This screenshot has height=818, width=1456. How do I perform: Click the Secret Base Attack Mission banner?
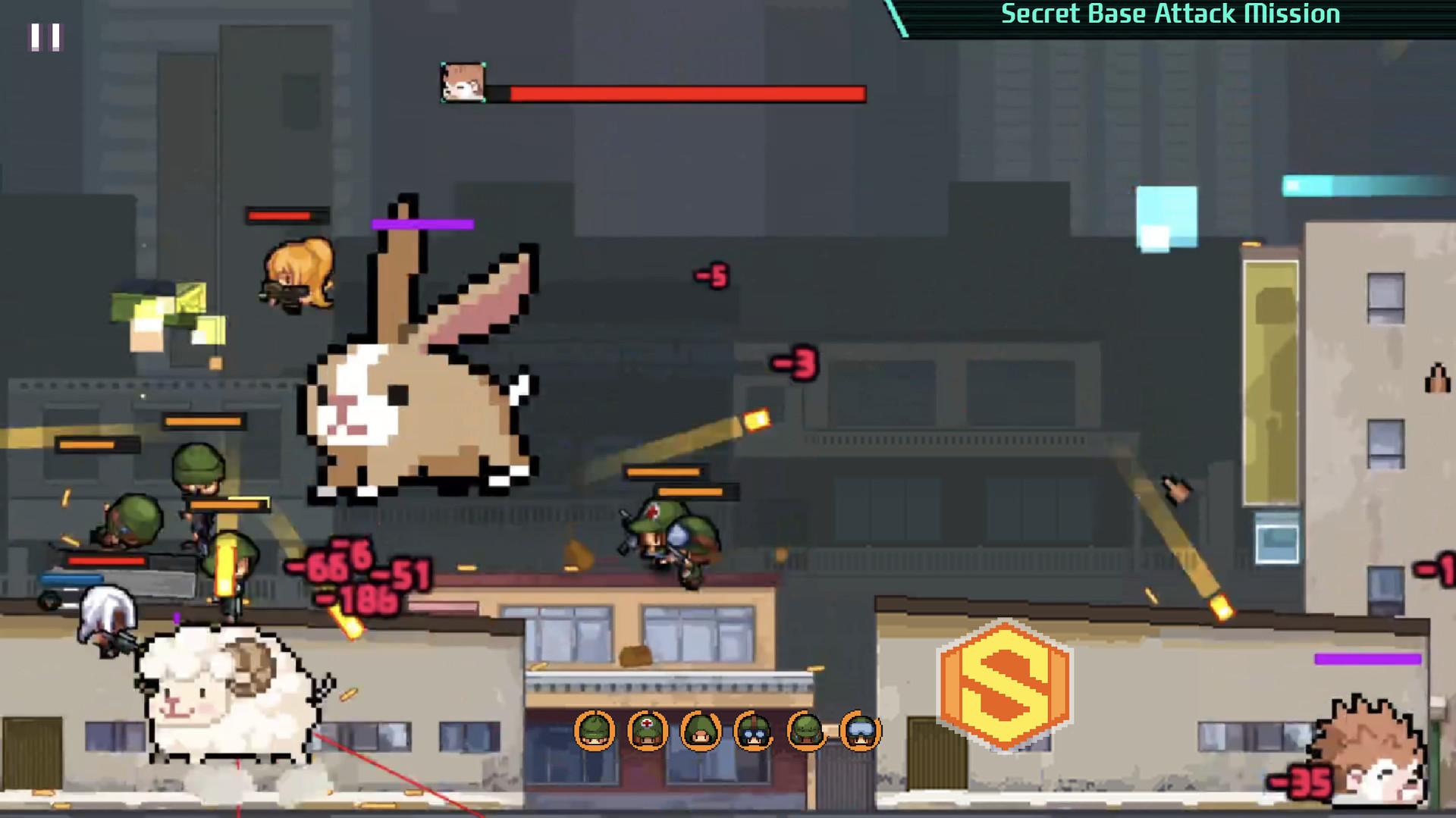[1170, 13]
